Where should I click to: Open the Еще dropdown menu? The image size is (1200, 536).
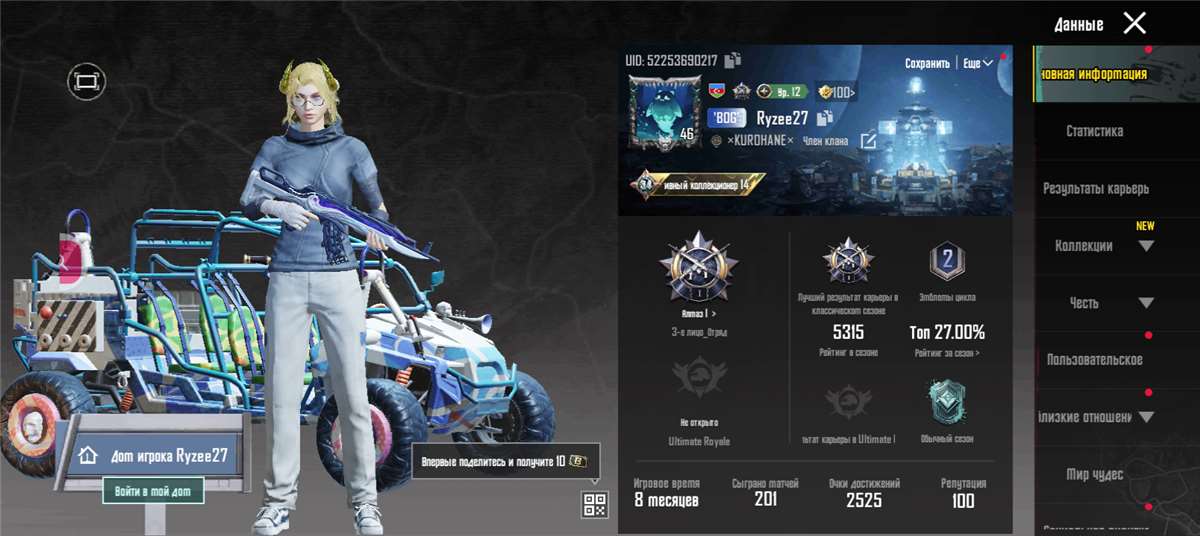[x=977, y=63]
